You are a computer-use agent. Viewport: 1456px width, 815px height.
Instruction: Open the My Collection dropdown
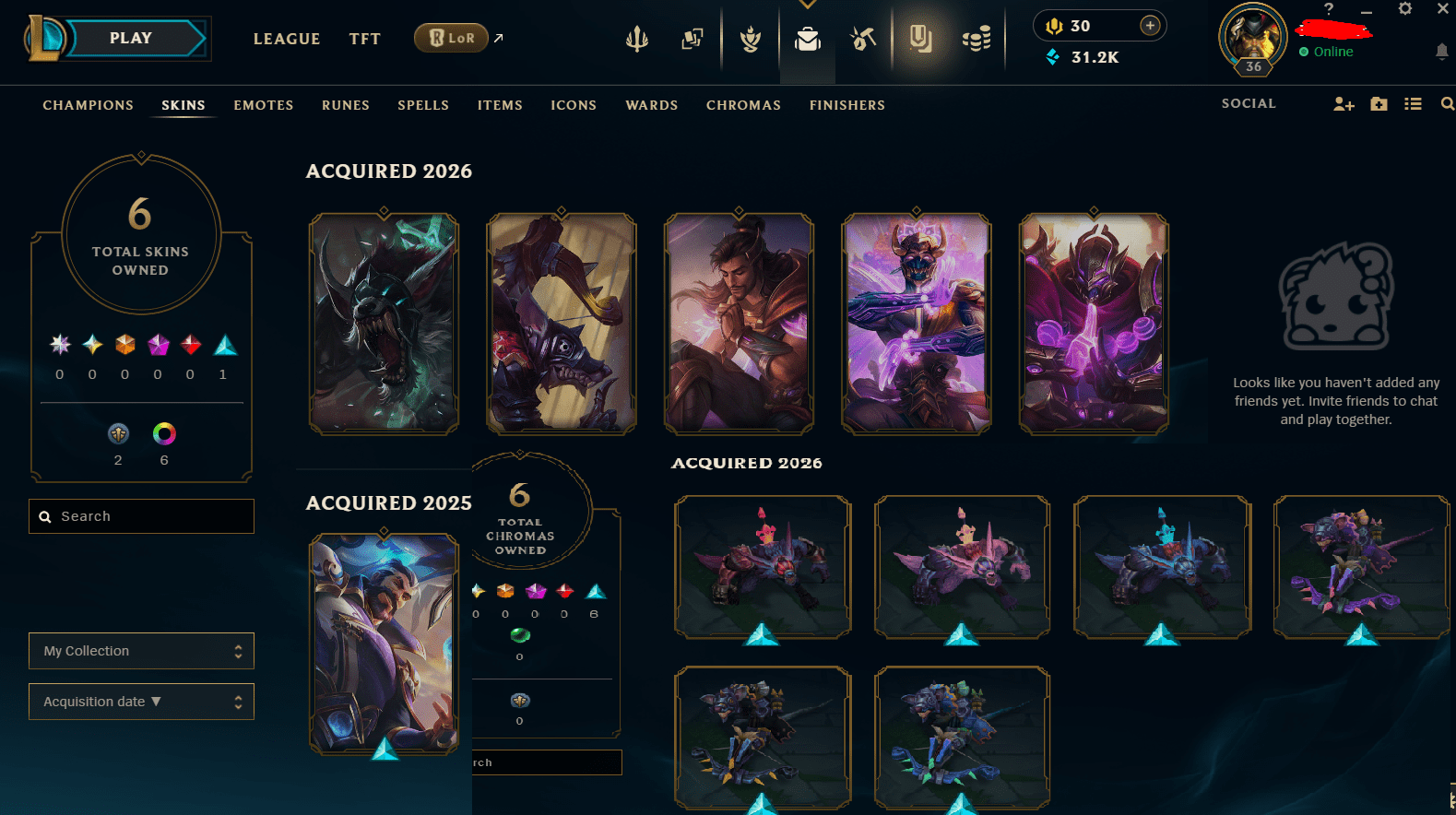click(140, 651)
